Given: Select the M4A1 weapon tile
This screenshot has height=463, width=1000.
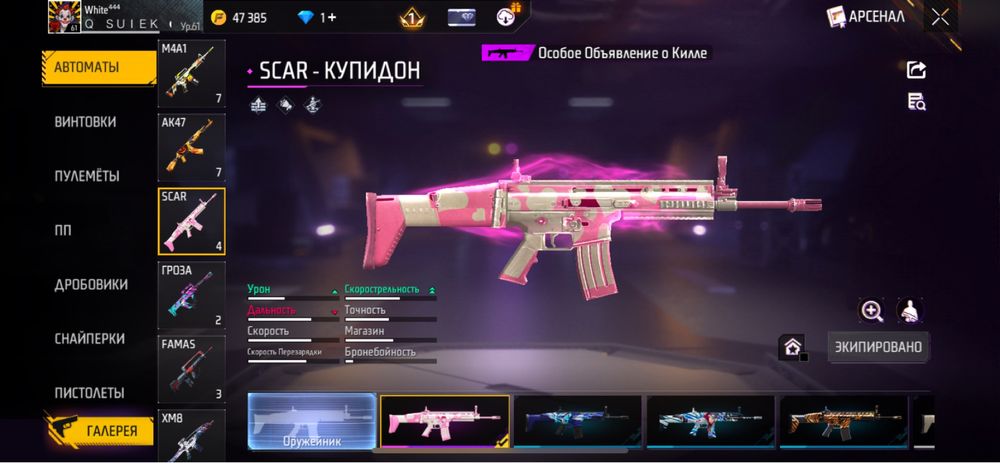Looking at the screenshot, I should click(x=191, y=73).
